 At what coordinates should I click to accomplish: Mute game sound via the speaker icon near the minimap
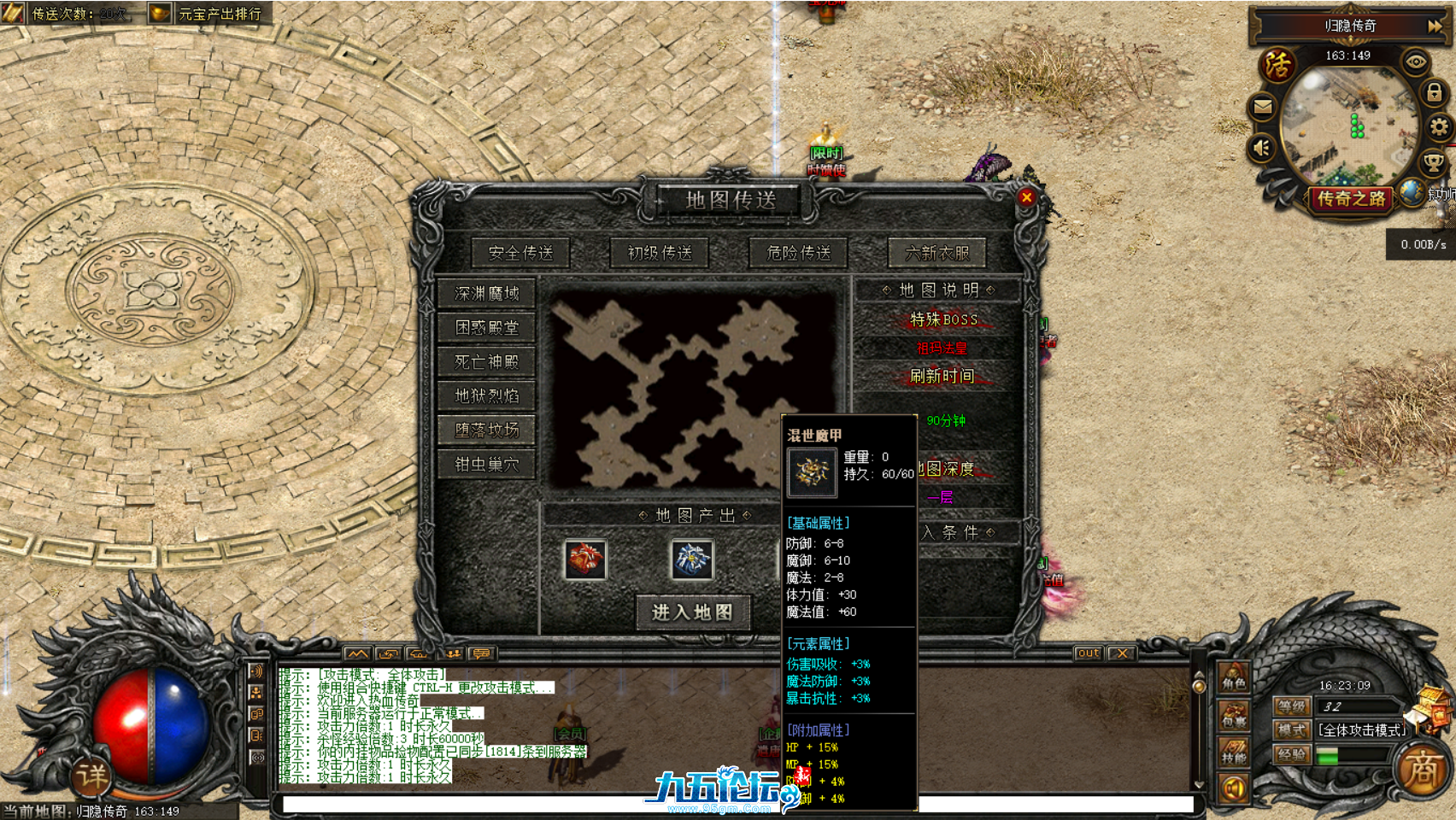[x=1262, y=147]
